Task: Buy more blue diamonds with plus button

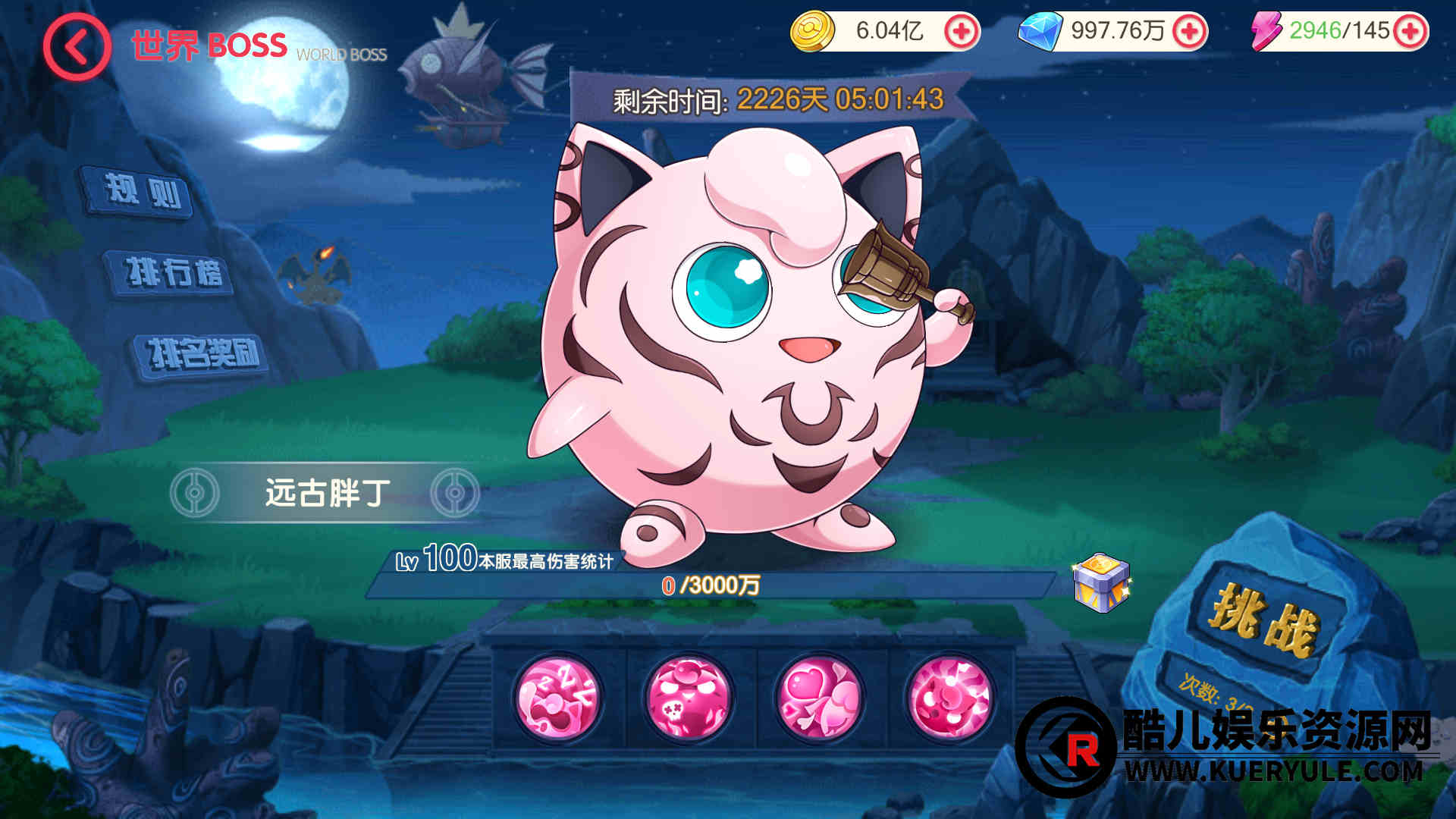Action: 1188,32
